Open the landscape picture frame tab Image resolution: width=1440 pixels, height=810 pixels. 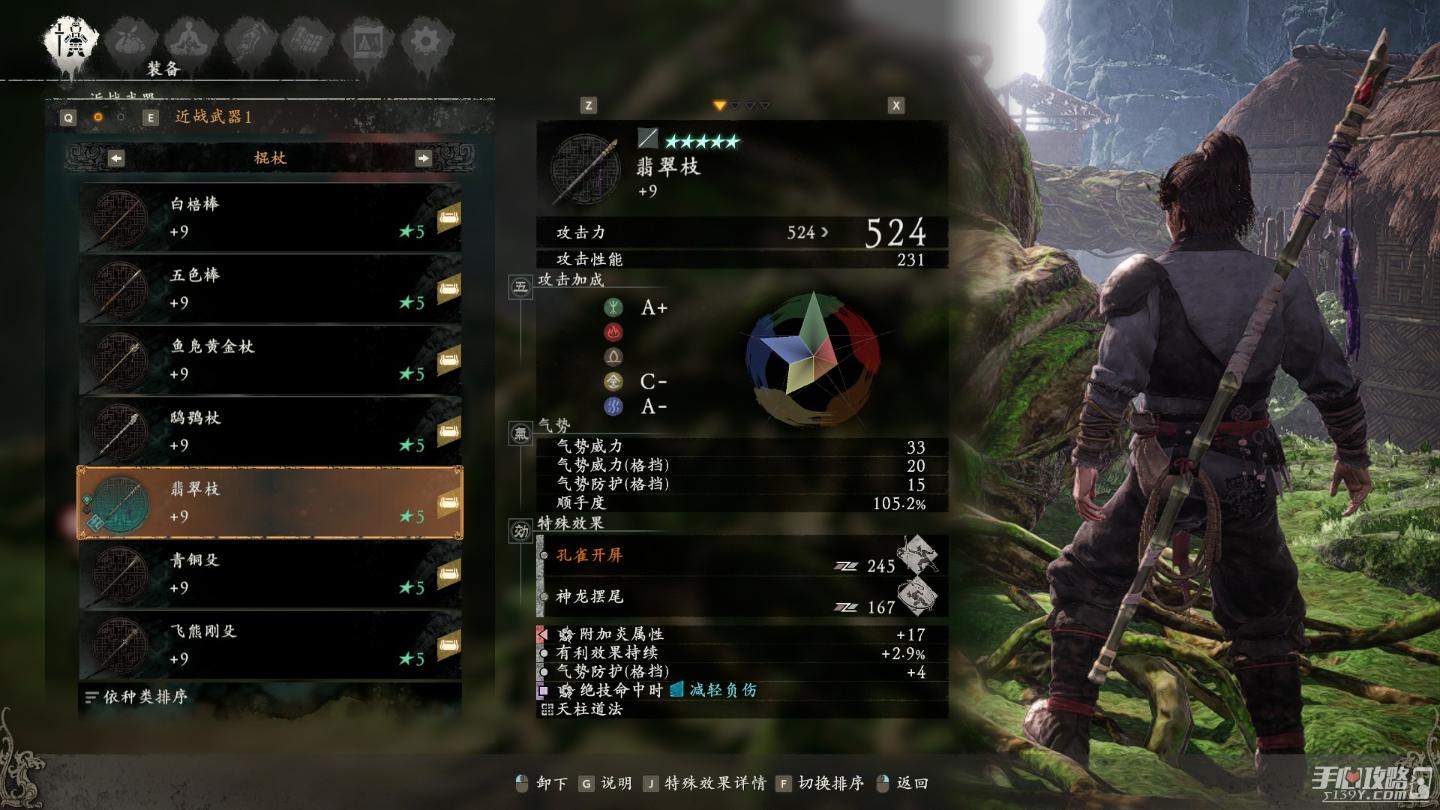click(x=366, y=42)
